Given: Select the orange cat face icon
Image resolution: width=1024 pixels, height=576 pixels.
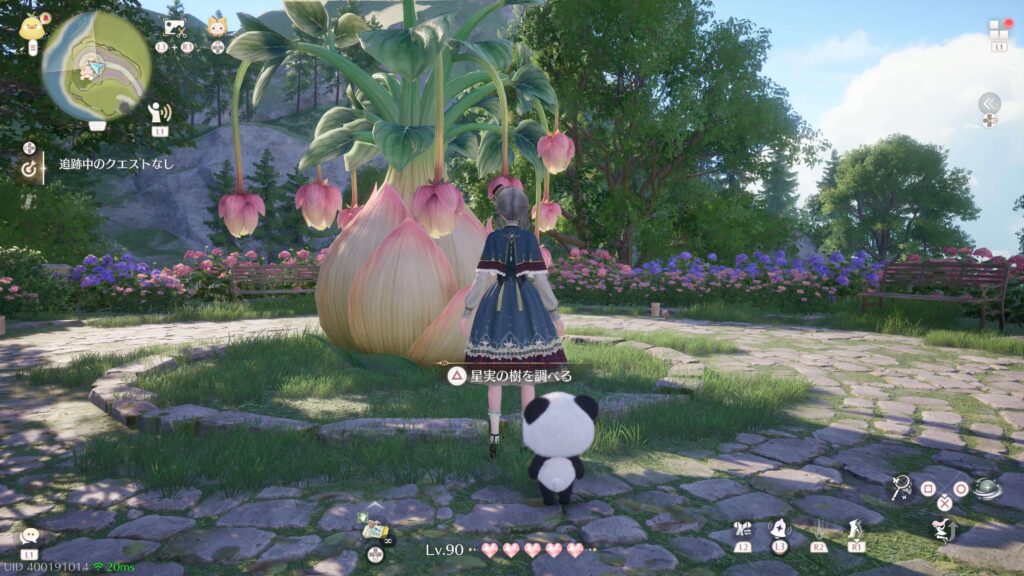Looking at the screenshot, I should pyautogui.click(x=217, y=27).
